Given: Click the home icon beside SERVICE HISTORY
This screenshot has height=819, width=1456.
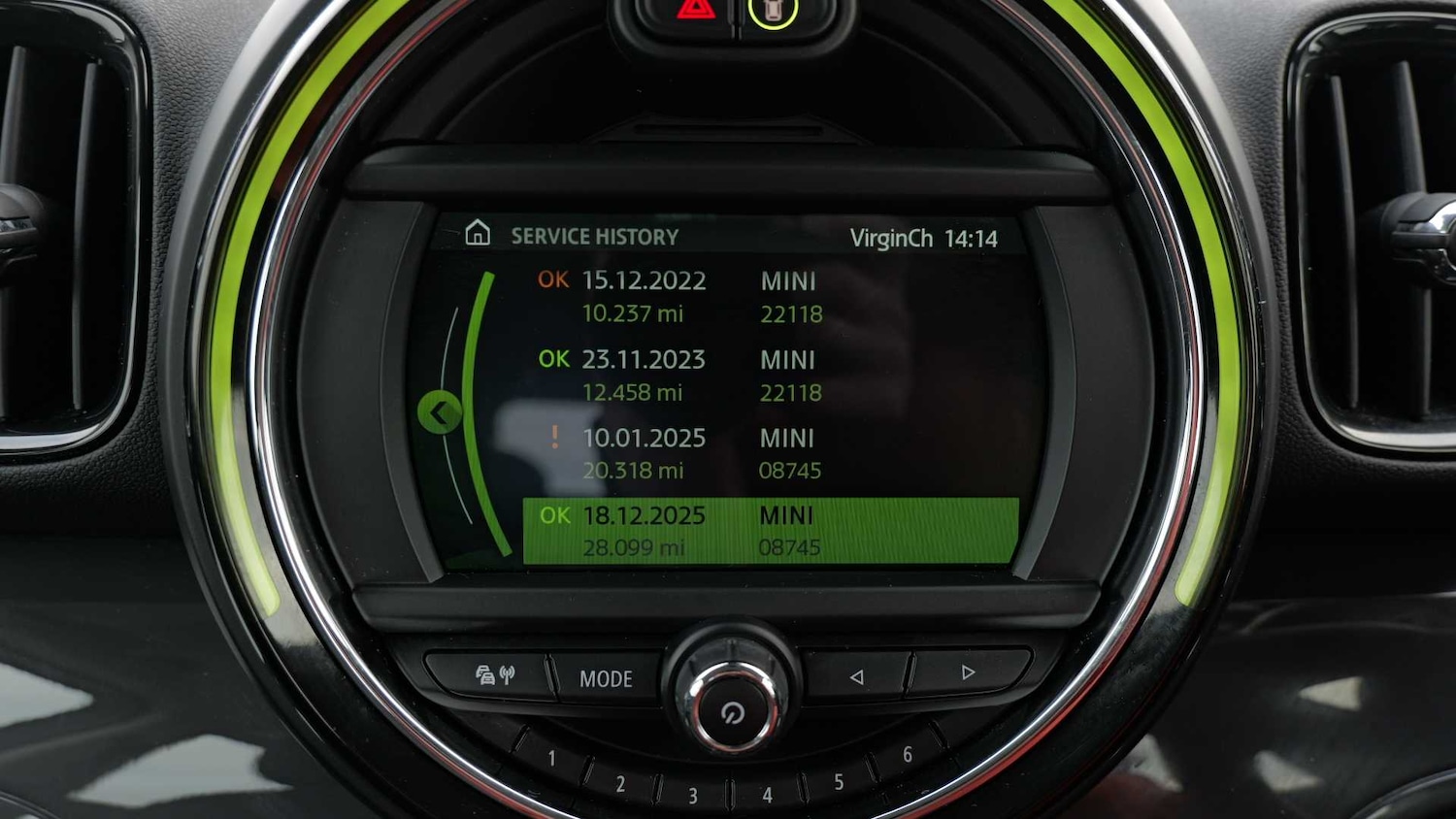Looking at the screenshot, I should click(477, 233).
